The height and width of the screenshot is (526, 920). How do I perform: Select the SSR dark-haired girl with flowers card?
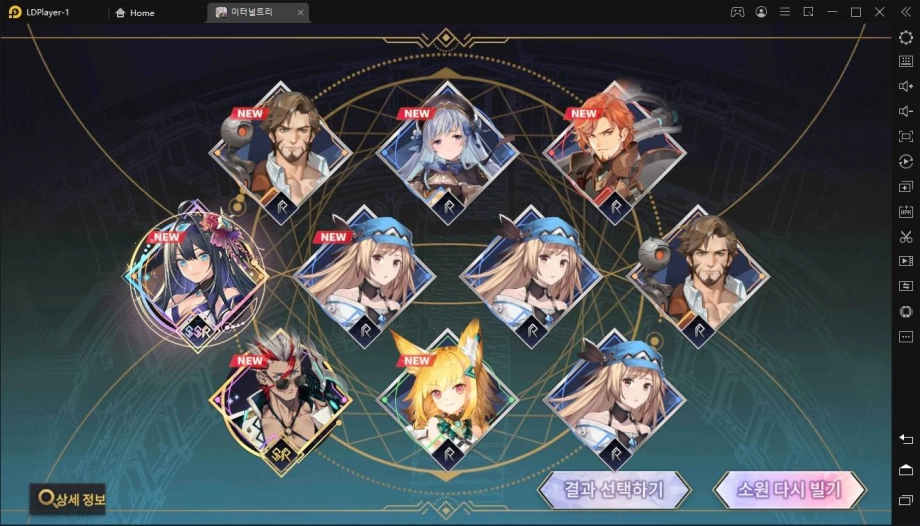click(197, 273)
